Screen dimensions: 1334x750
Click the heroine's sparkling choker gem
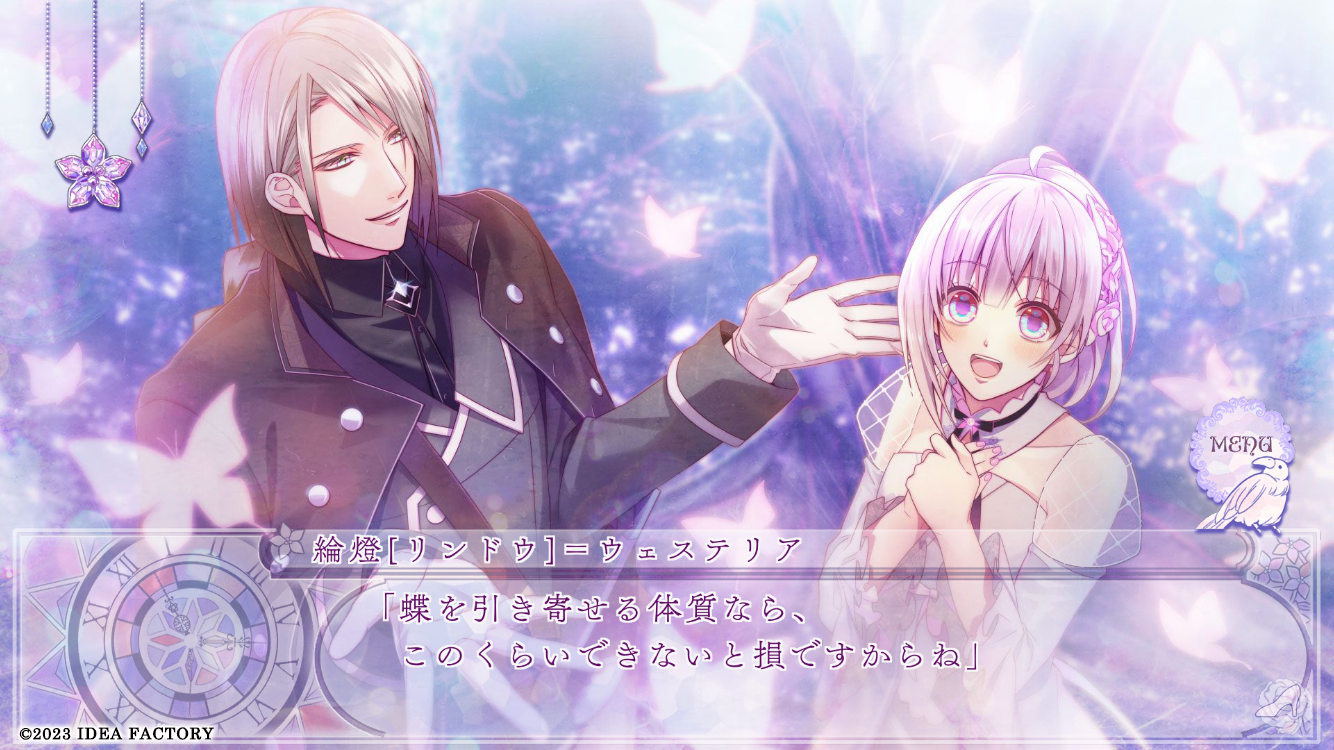tap(970, 422)
